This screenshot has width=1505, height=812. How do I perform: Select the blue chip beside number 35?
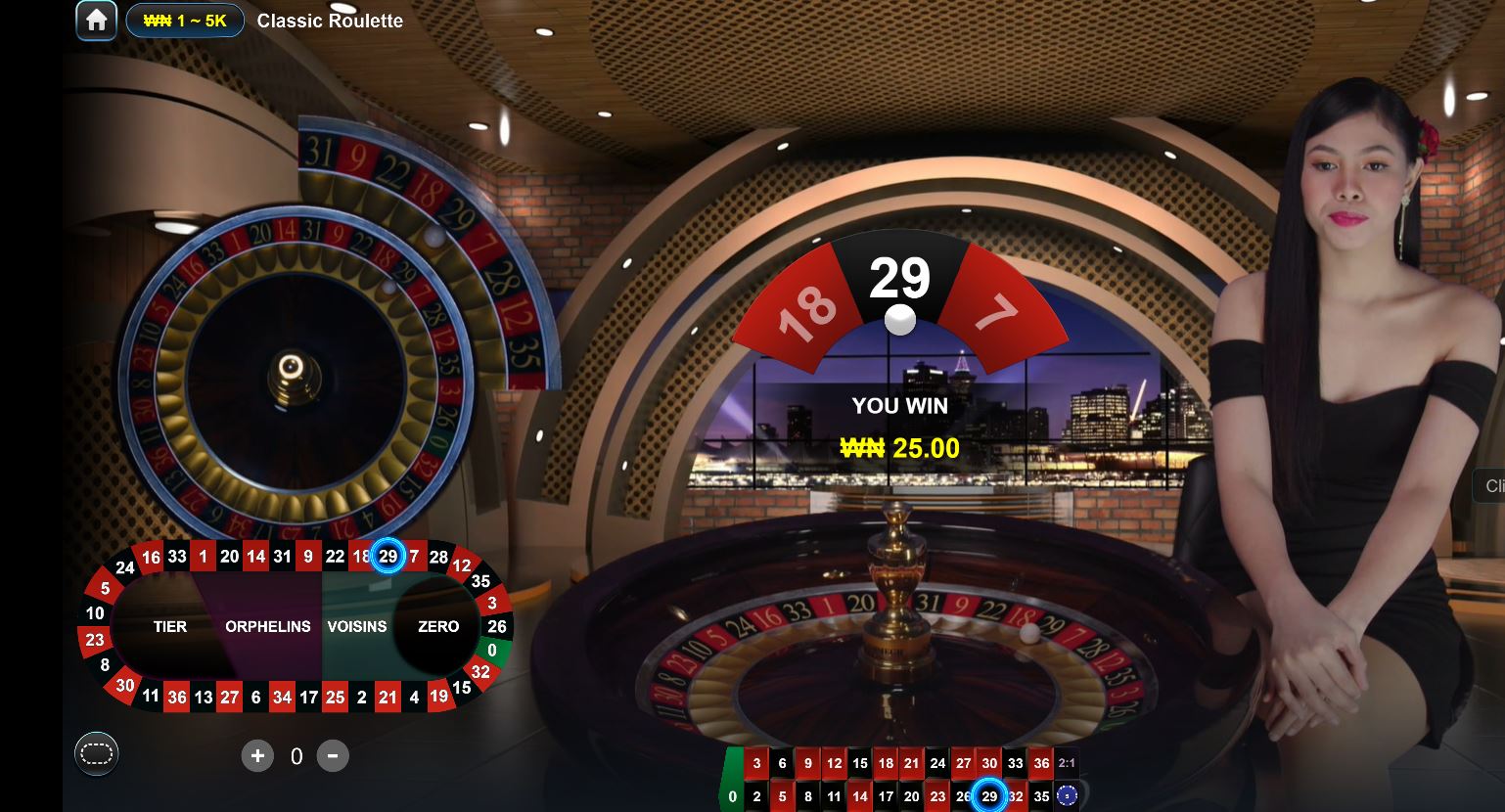[x=1068, y=796]
